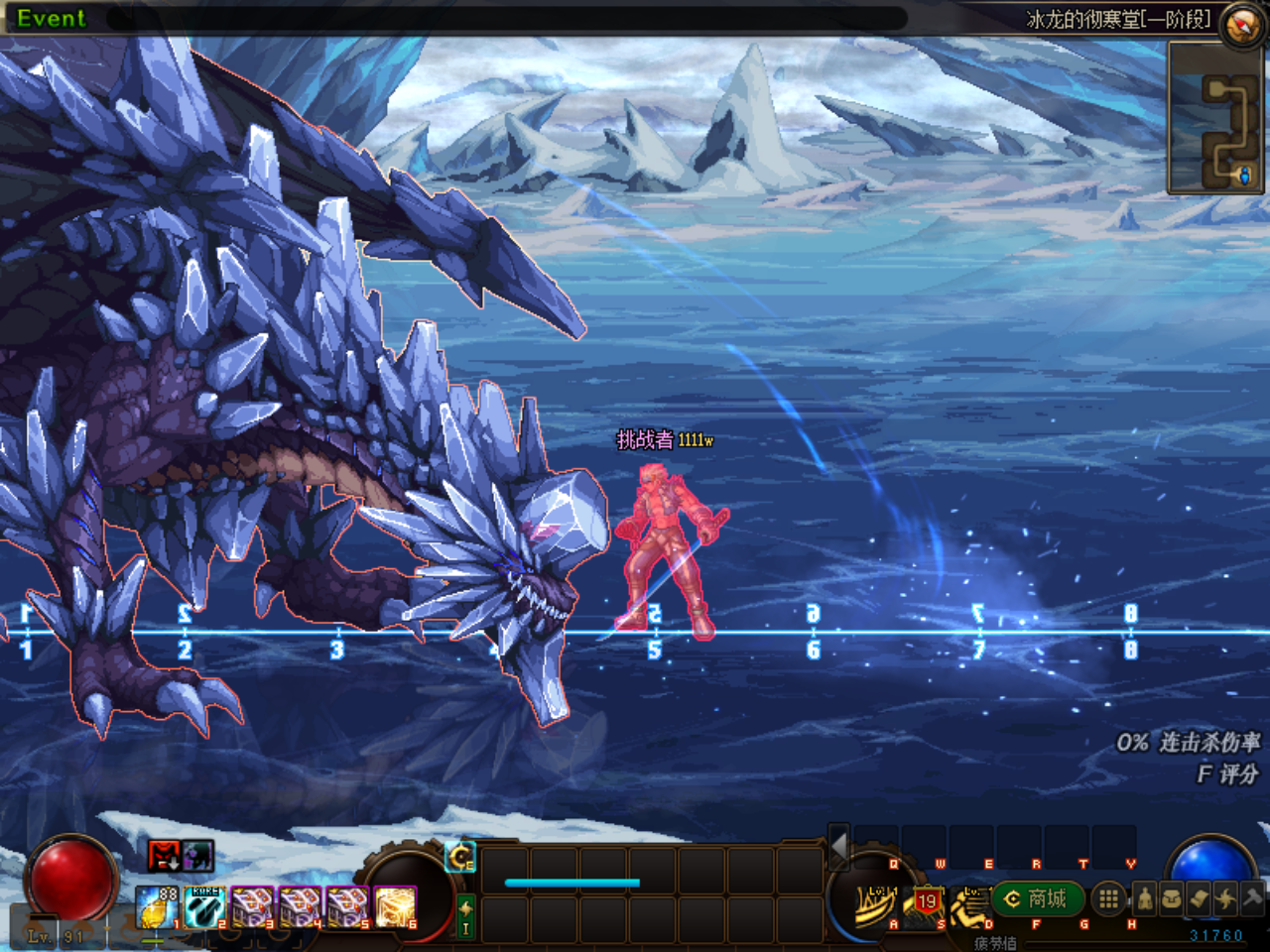Open the round grid menu button

coord(1108,899)
